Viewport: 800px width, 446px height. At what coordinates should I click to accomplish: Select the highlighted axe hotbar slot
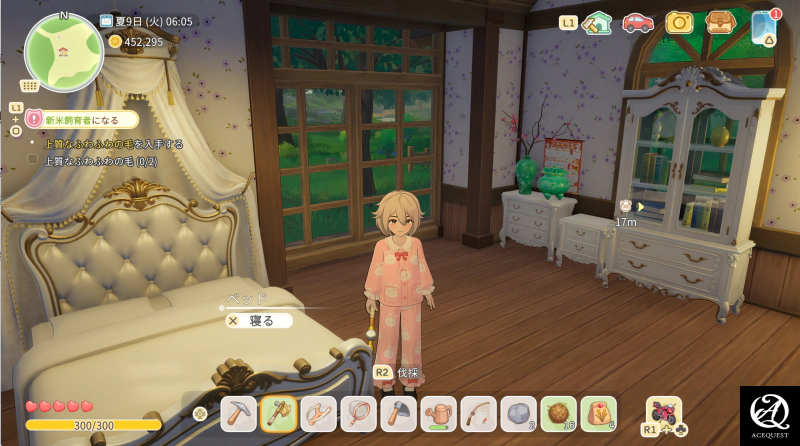(x=277, y=412)
